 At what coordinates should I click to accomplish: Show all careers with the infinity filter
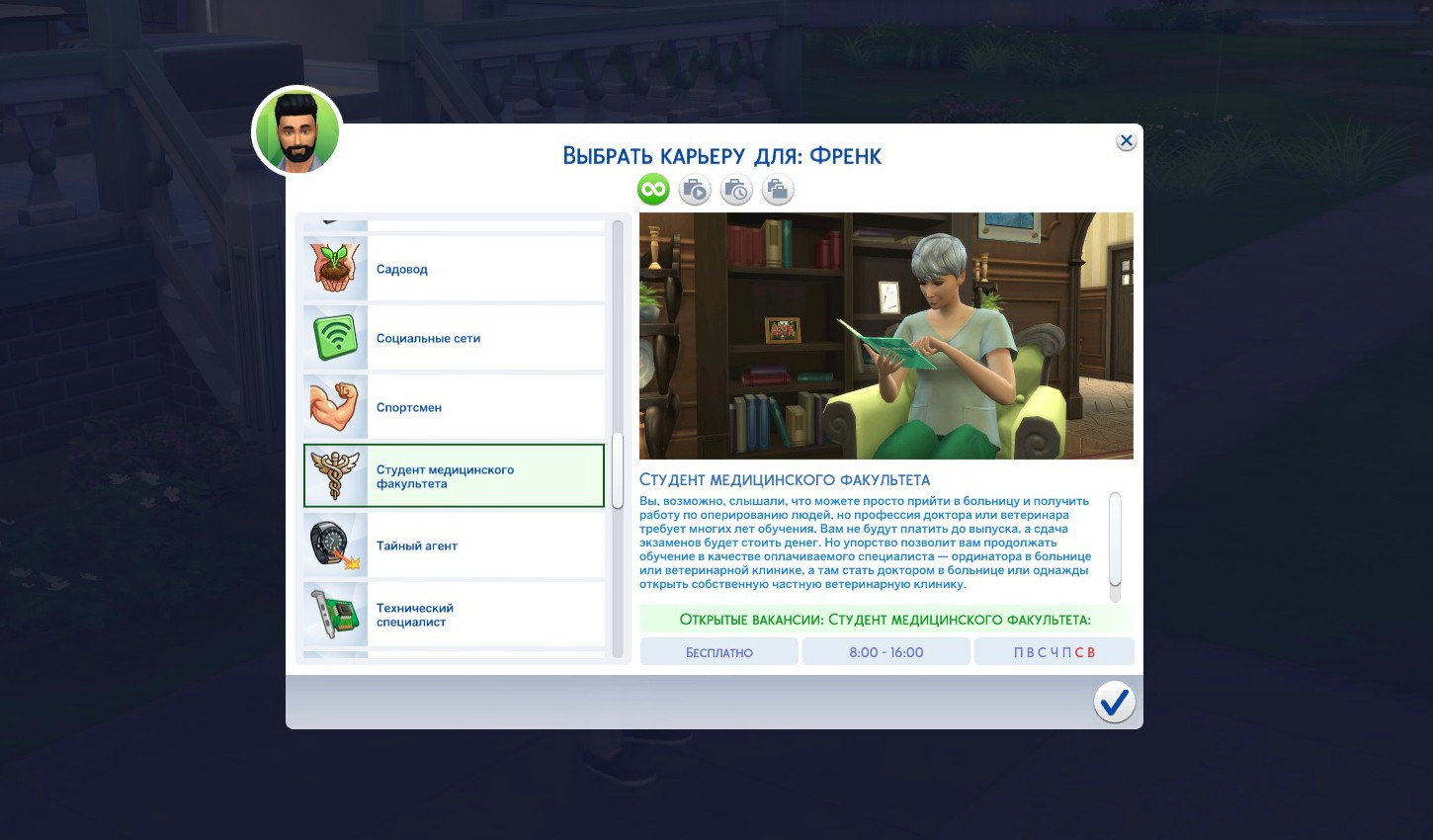(x=653, y=190)
